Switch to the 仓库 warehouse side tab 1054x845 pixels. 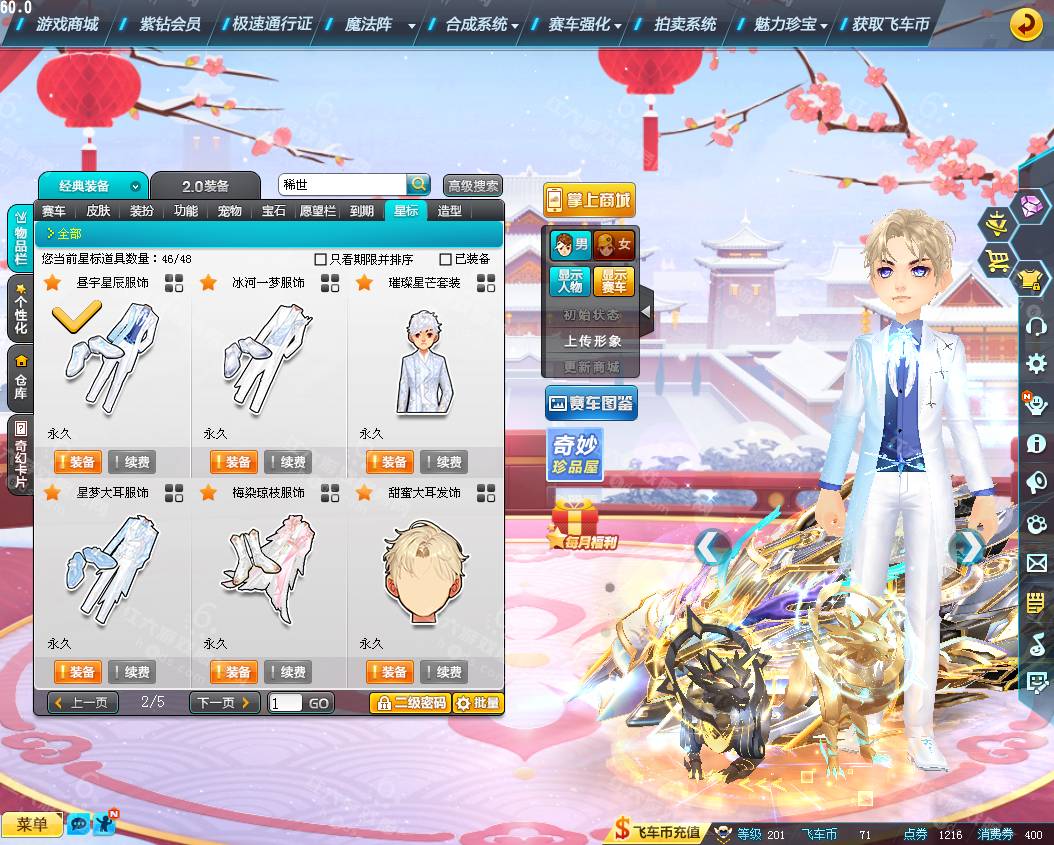click(x=20, y=374)
